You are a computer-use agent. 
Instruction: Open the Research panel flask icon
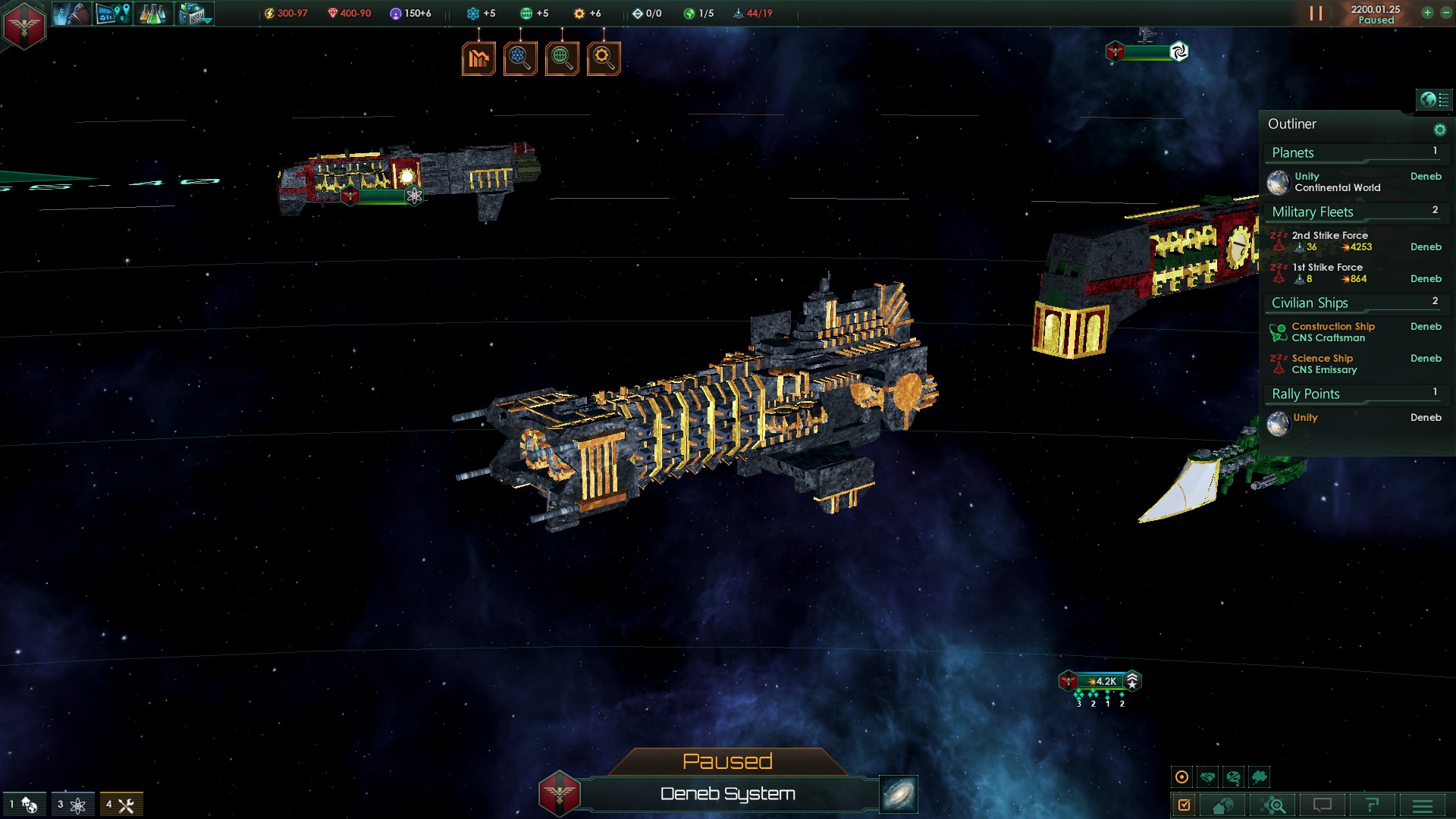pyautogui.click(x=152, y=13)
